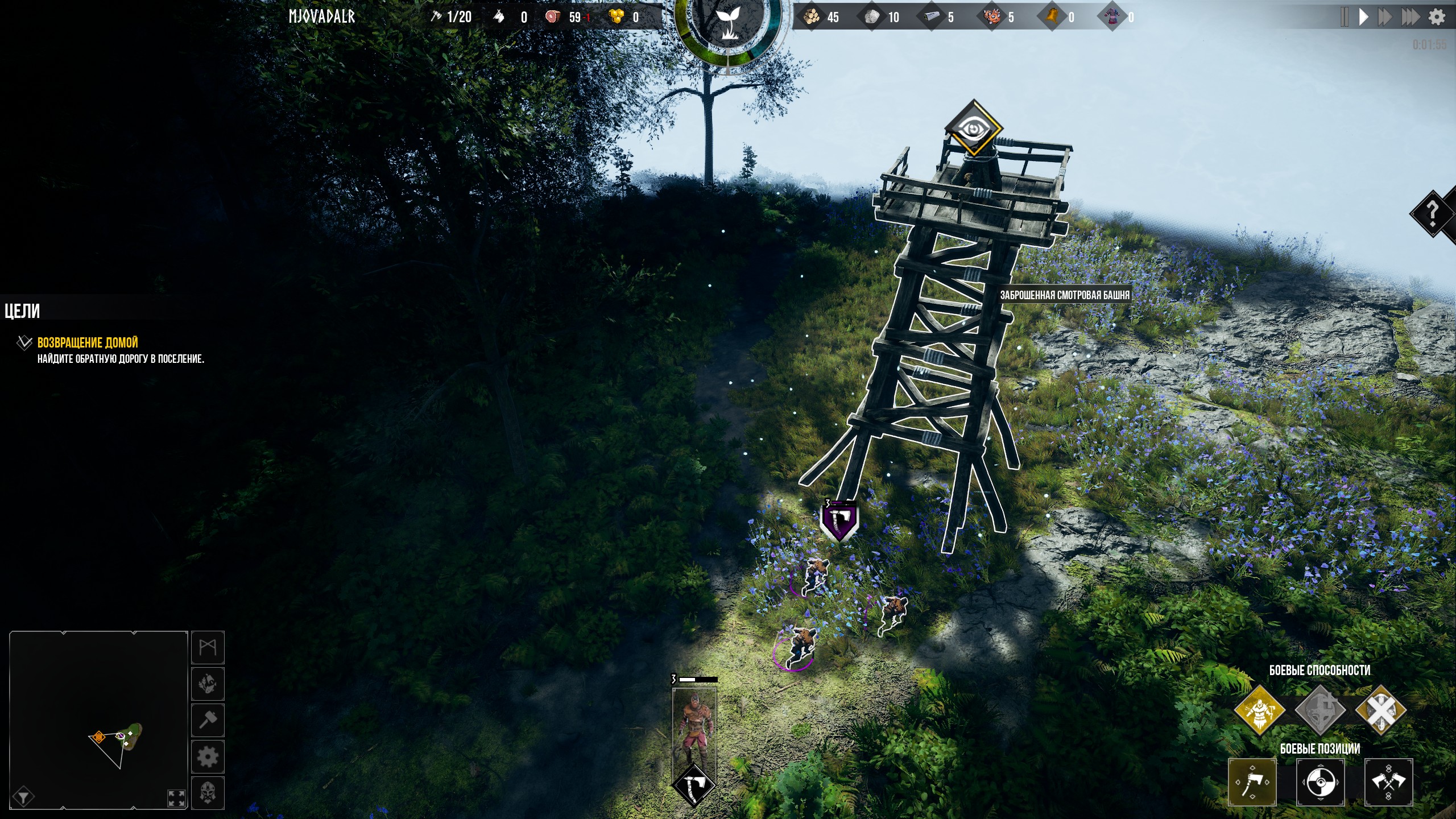Image resolution: width=1456 pixels, height=819 pixels.
Task: Open the viking helmet units panel
Action: click(208, 792)
